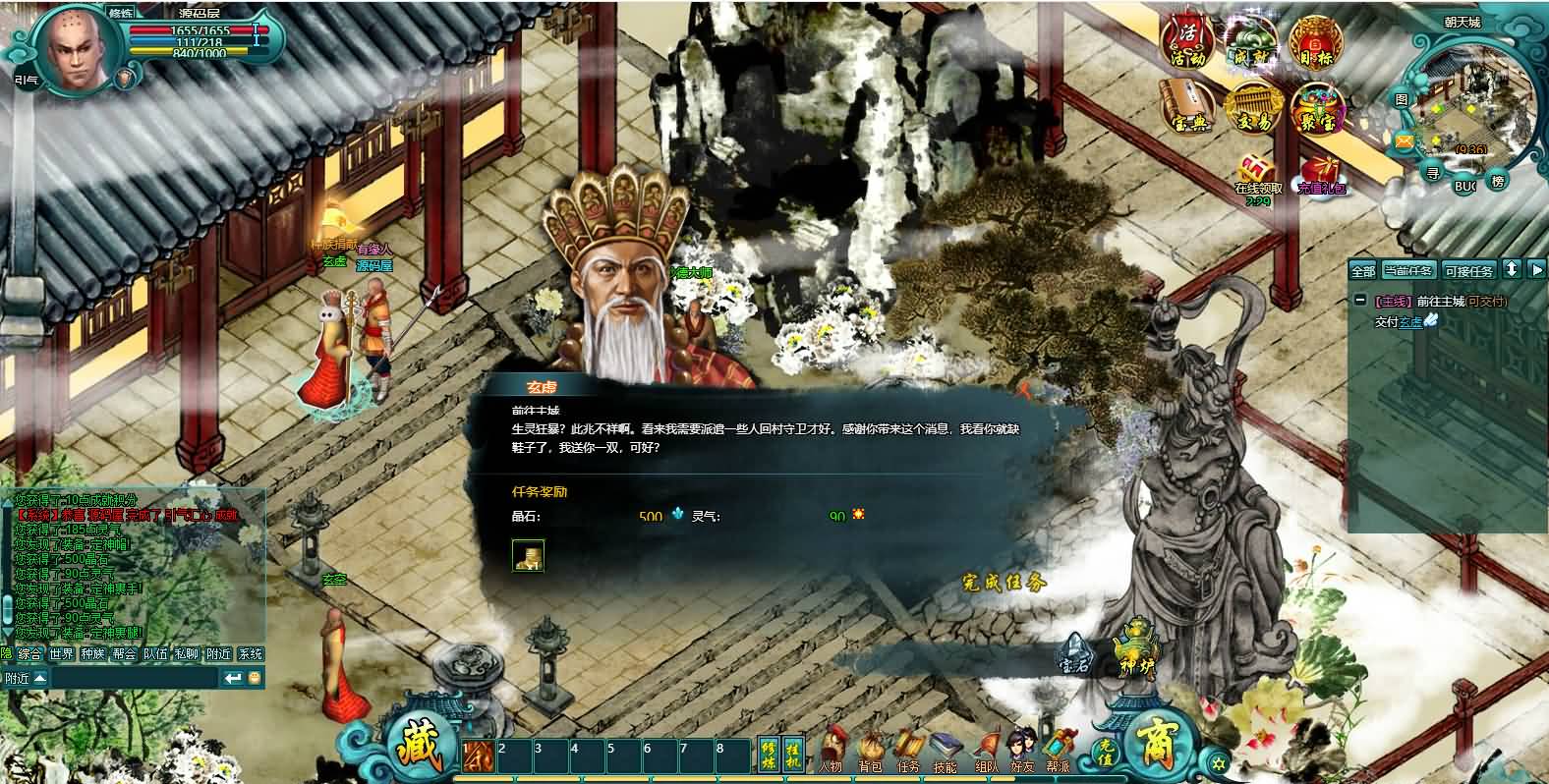Open the 商 shop orb
Image resolution: width=1549 pixels, height=784 pixels.
[x=1162, y=744]
